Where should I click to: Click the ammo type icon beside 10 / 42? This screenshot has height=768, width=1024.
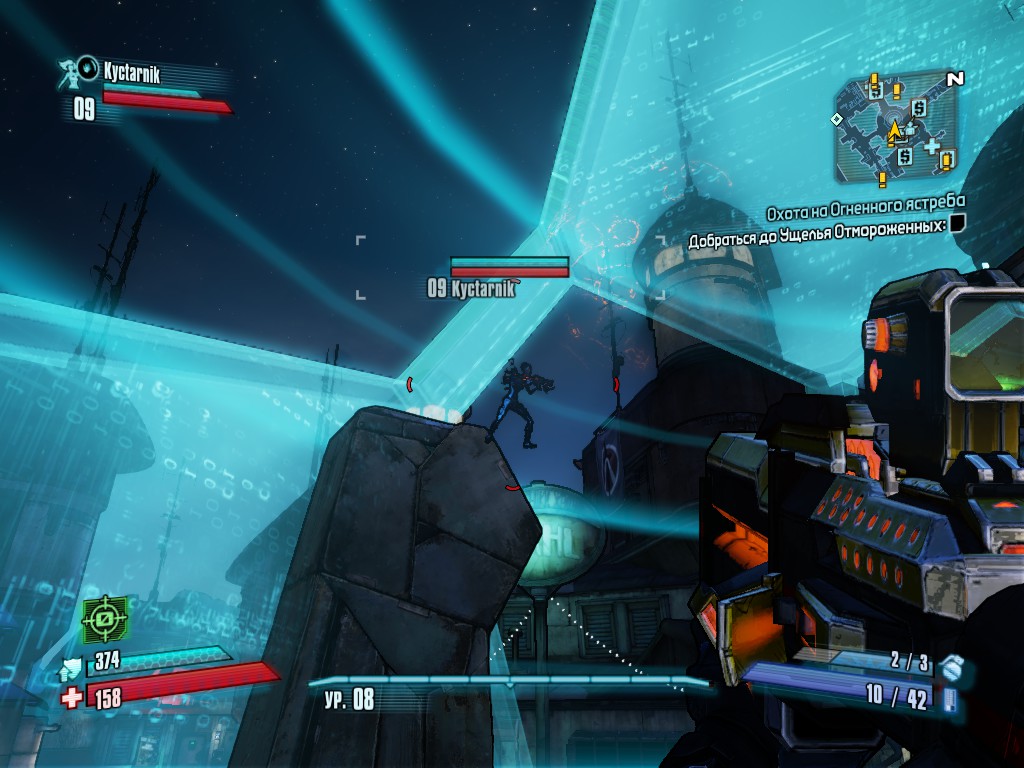pyautogui.click(x=949, y=699)
